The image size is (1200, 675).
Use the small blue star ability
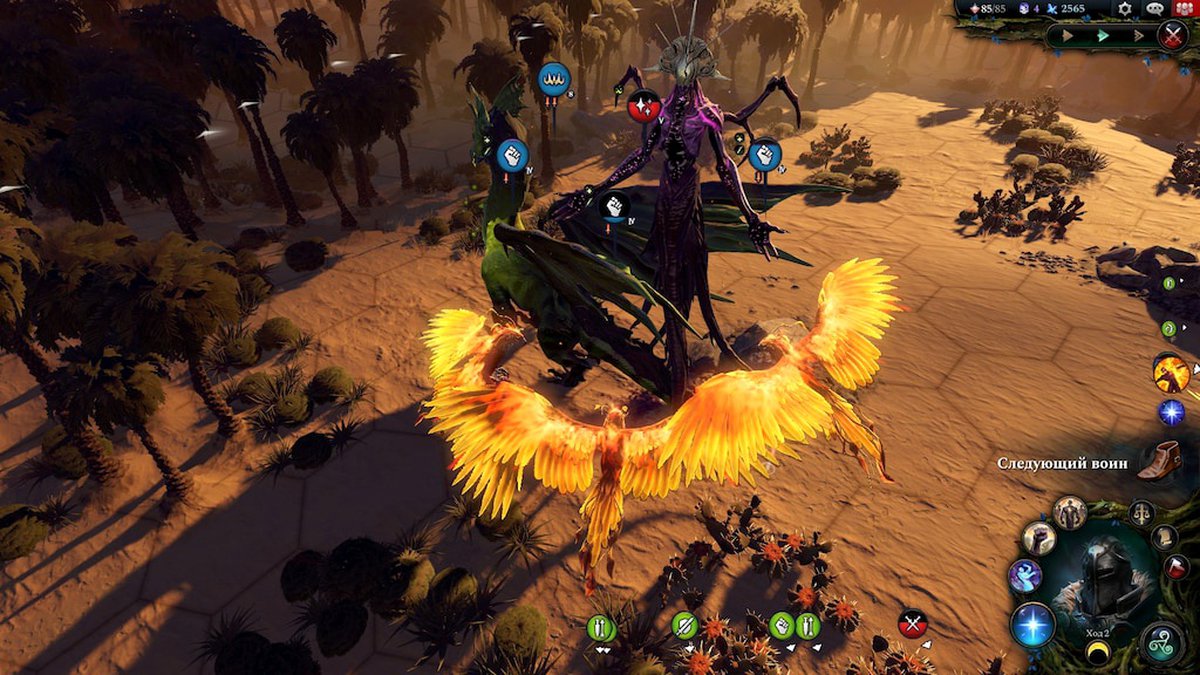point(1171,412)
